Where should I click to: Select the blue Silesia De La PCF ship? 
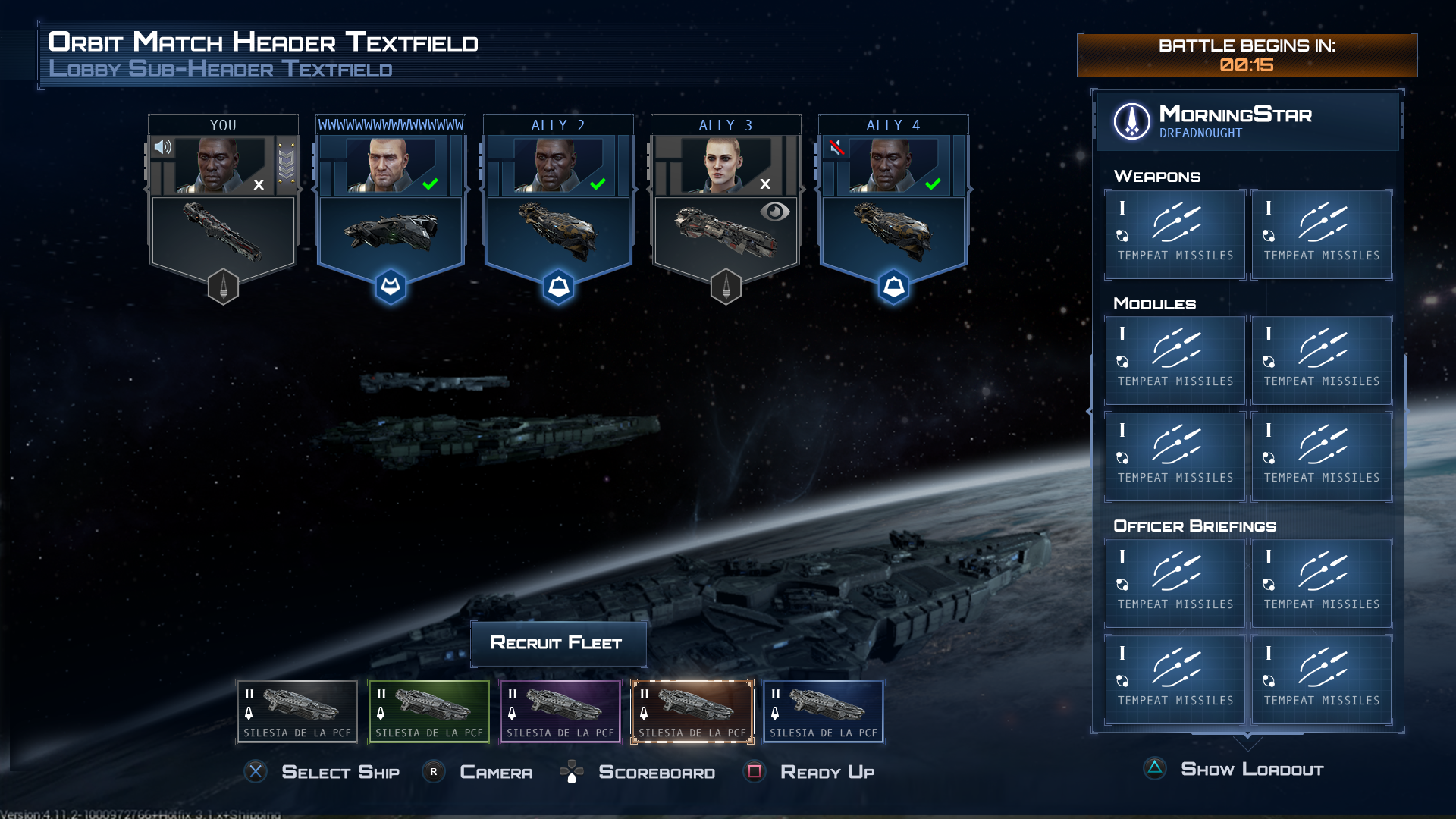[x=824, y=711]
